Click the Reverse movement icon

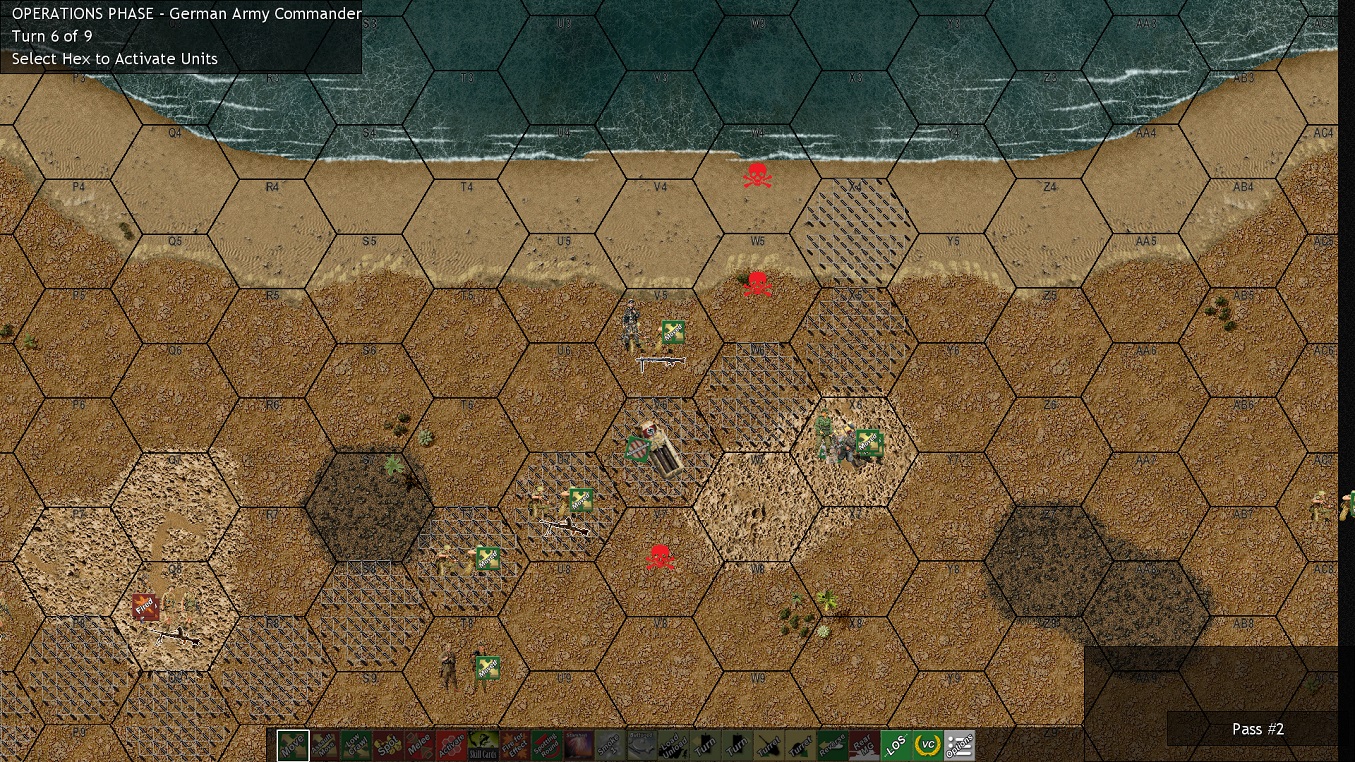click(830, 745)
